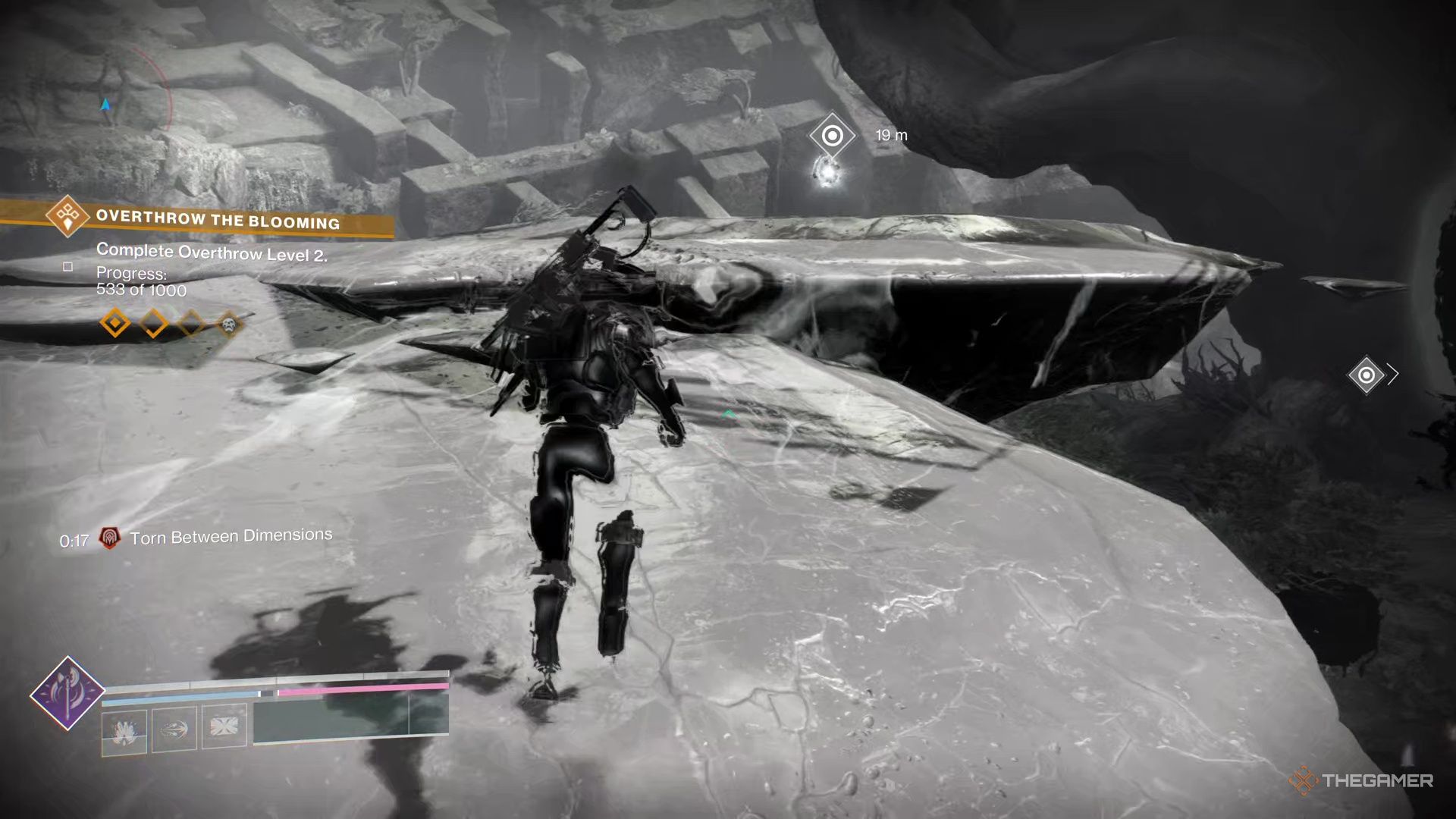
Task: Click the white waypoint objective marker near 19 m
Action: tap(831, 135)
